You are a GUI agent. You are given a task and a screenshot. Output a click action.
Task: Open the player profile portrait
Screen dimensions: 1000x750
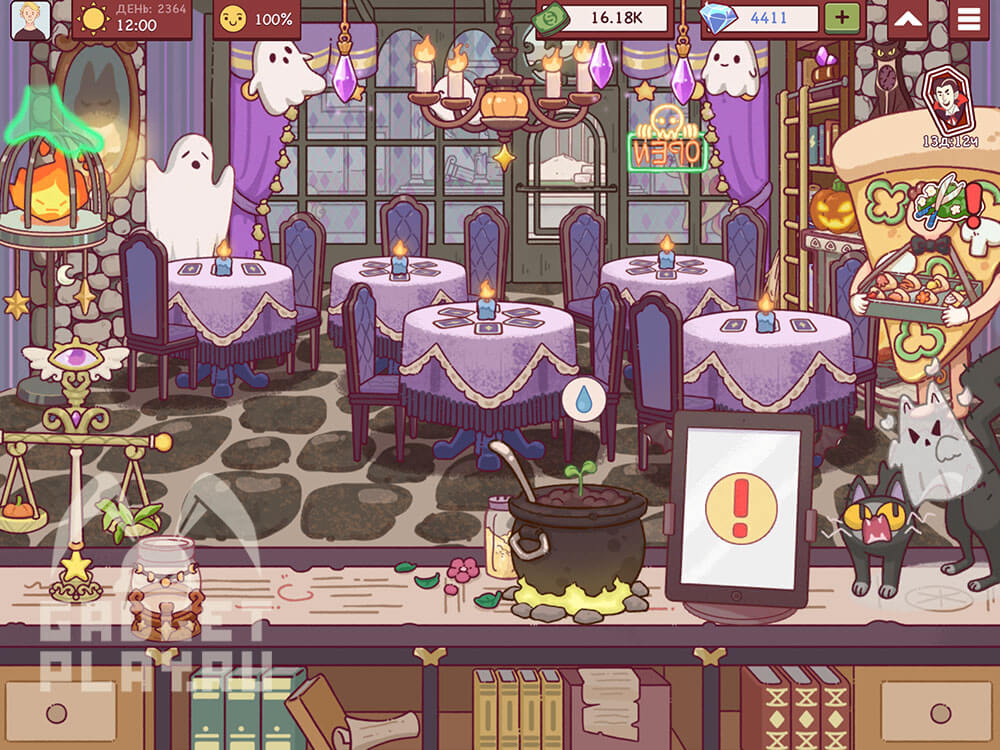click(30, 20)
